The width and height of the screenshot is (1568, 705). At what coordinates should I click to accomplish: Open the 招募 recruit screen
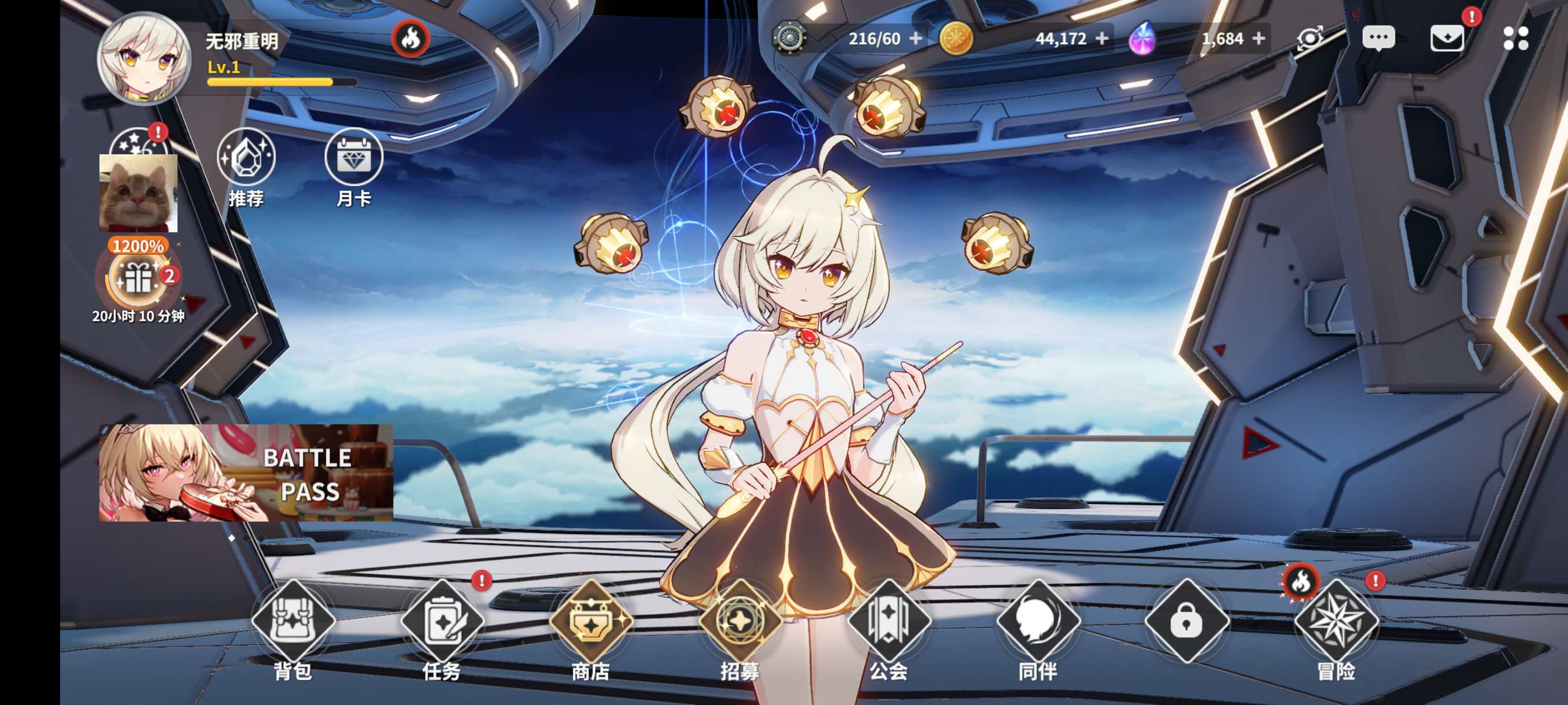(x=739, y=622)
